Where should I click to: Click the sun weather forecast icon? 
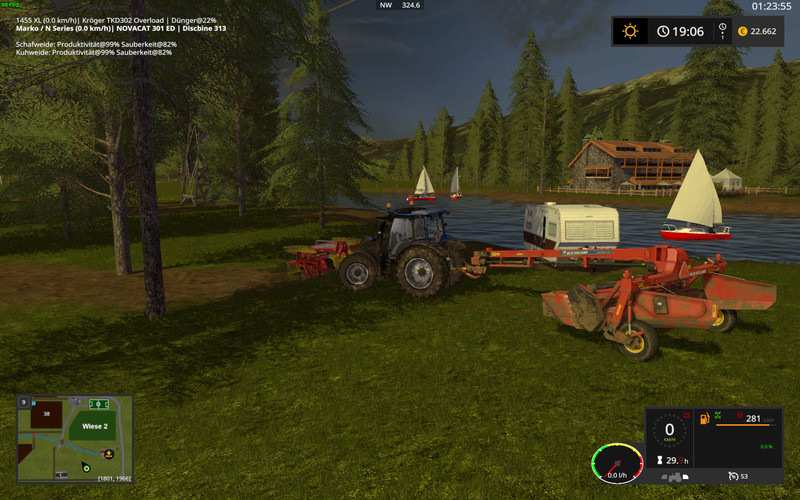630,31
